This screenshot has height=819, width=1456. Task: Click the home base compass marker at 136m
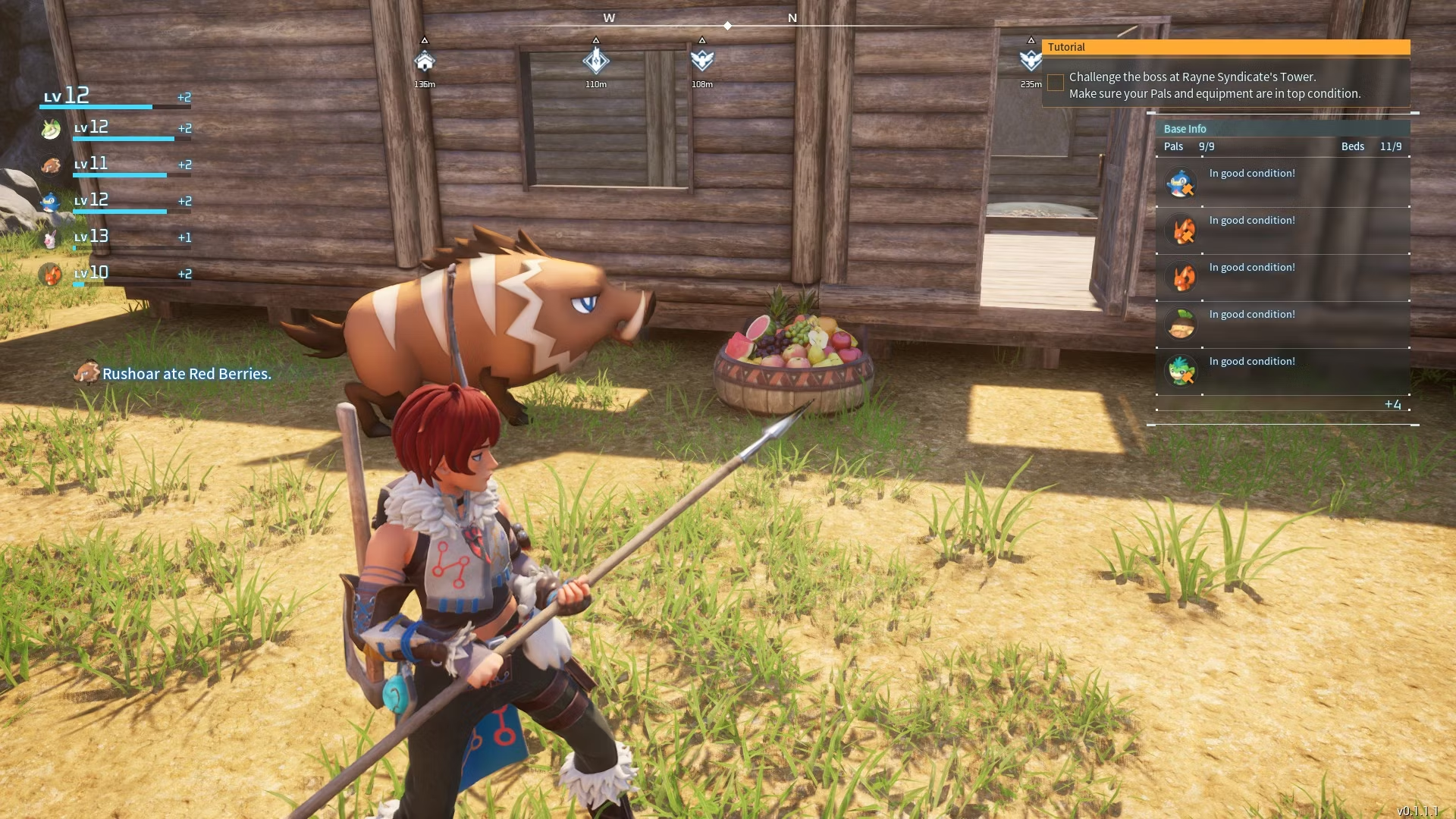click(x=425, y=61)
